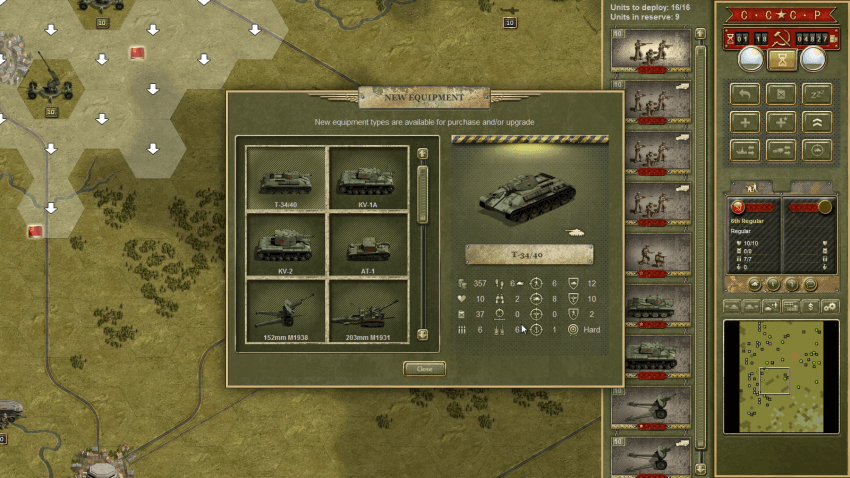Select the KV tank unit in reserve list
Screen dimensions: 850x478
tap(657, 356)
